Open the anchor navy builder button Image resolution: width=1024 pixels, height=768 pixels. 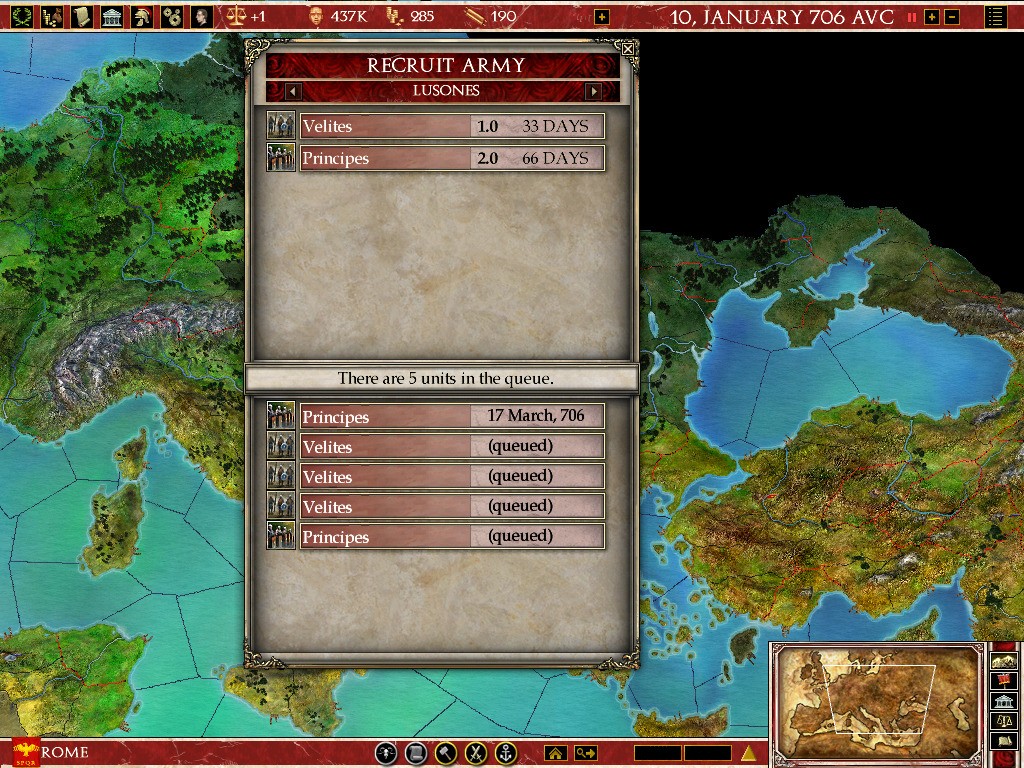[507, 753]
